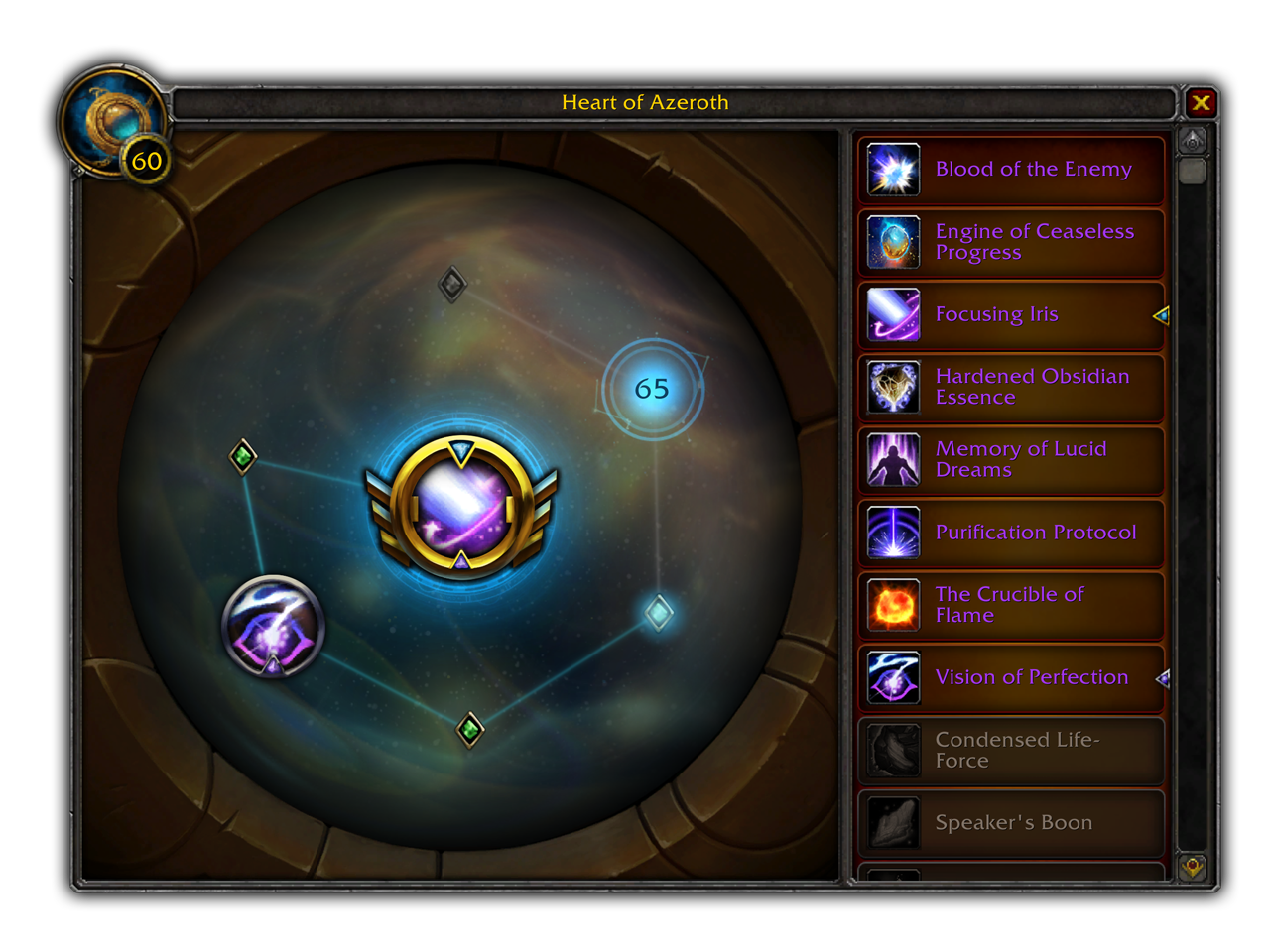Screen dimensions: 1270x952
Task: Click the Vision of Perfection essence icon
Action: [x=893, y=677]
